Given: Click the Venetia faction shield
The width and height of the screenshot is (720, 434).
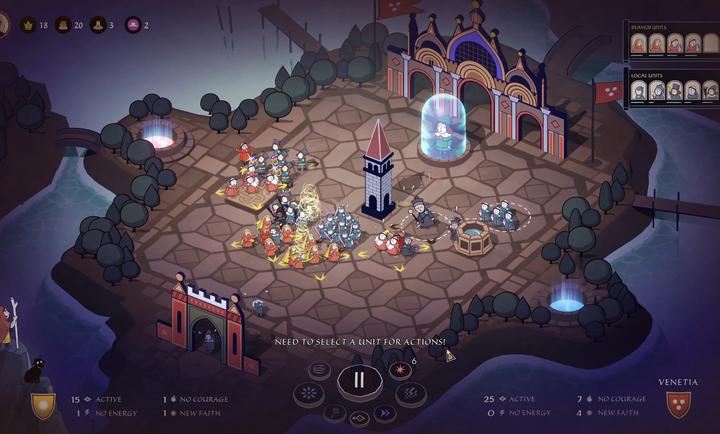Looking at the screenshot, I should pos(680,404).
